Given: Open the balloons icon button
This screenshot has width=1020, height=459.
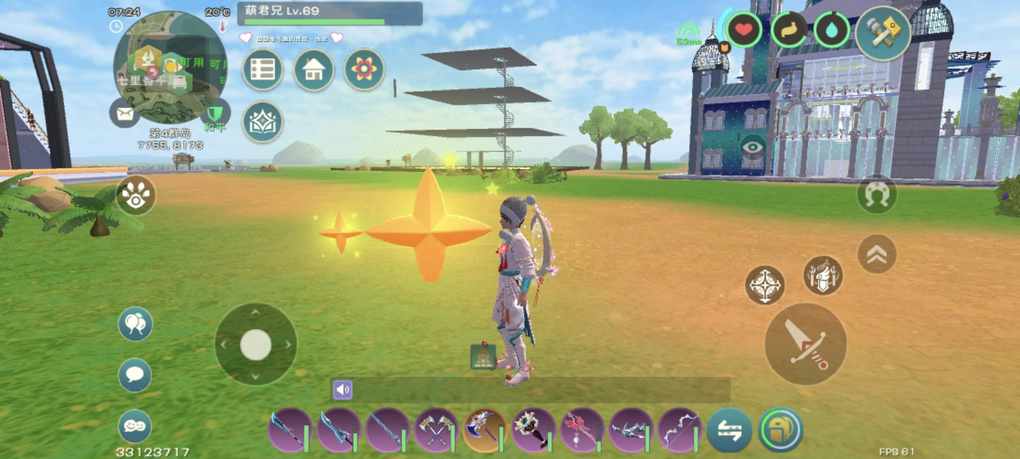Looking at the screenshot, I should point(135,324).
